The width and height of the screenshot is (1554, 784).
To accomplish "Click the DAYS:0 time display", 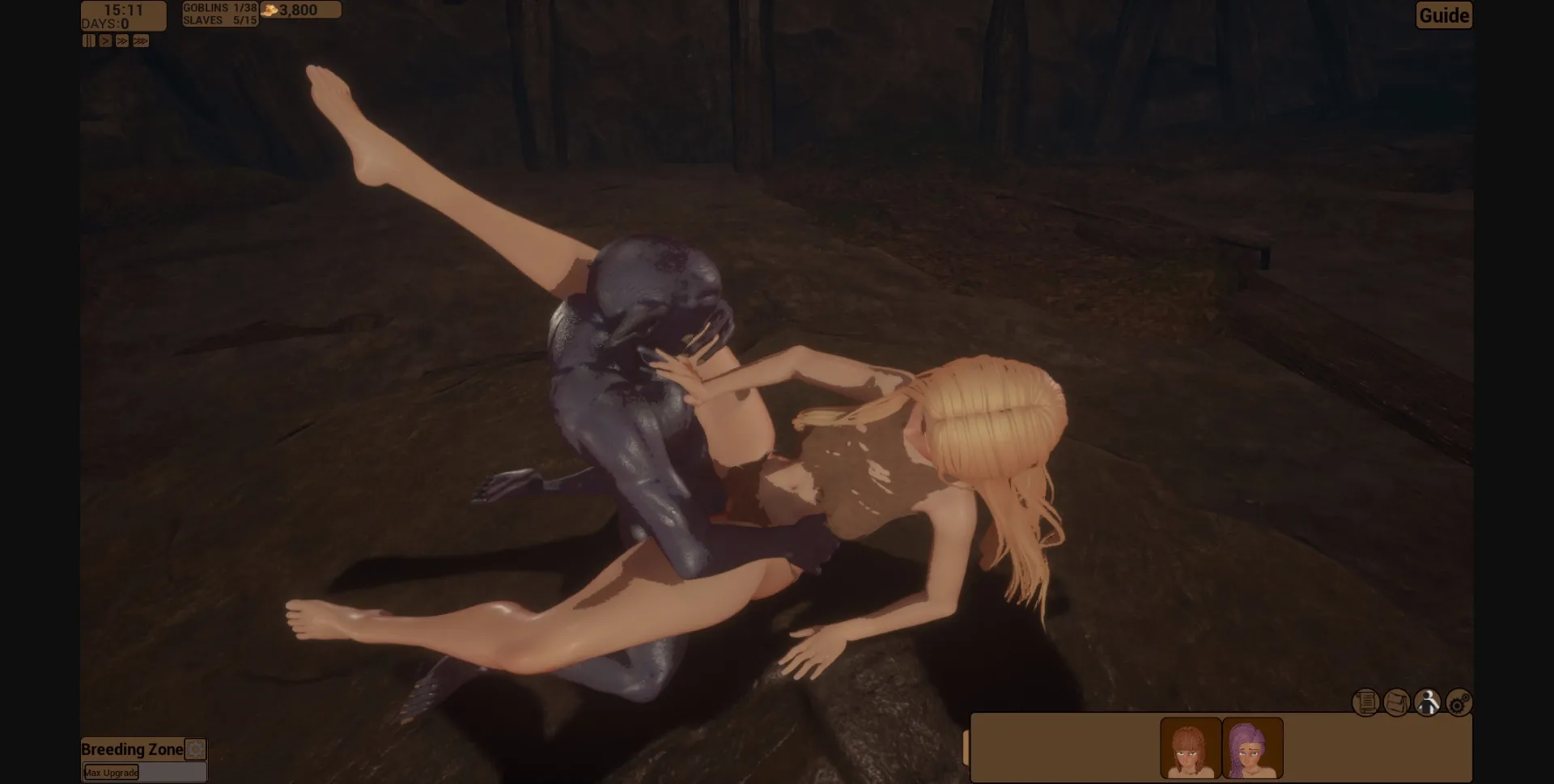I will pyautogui.click(x=104, y=23).
